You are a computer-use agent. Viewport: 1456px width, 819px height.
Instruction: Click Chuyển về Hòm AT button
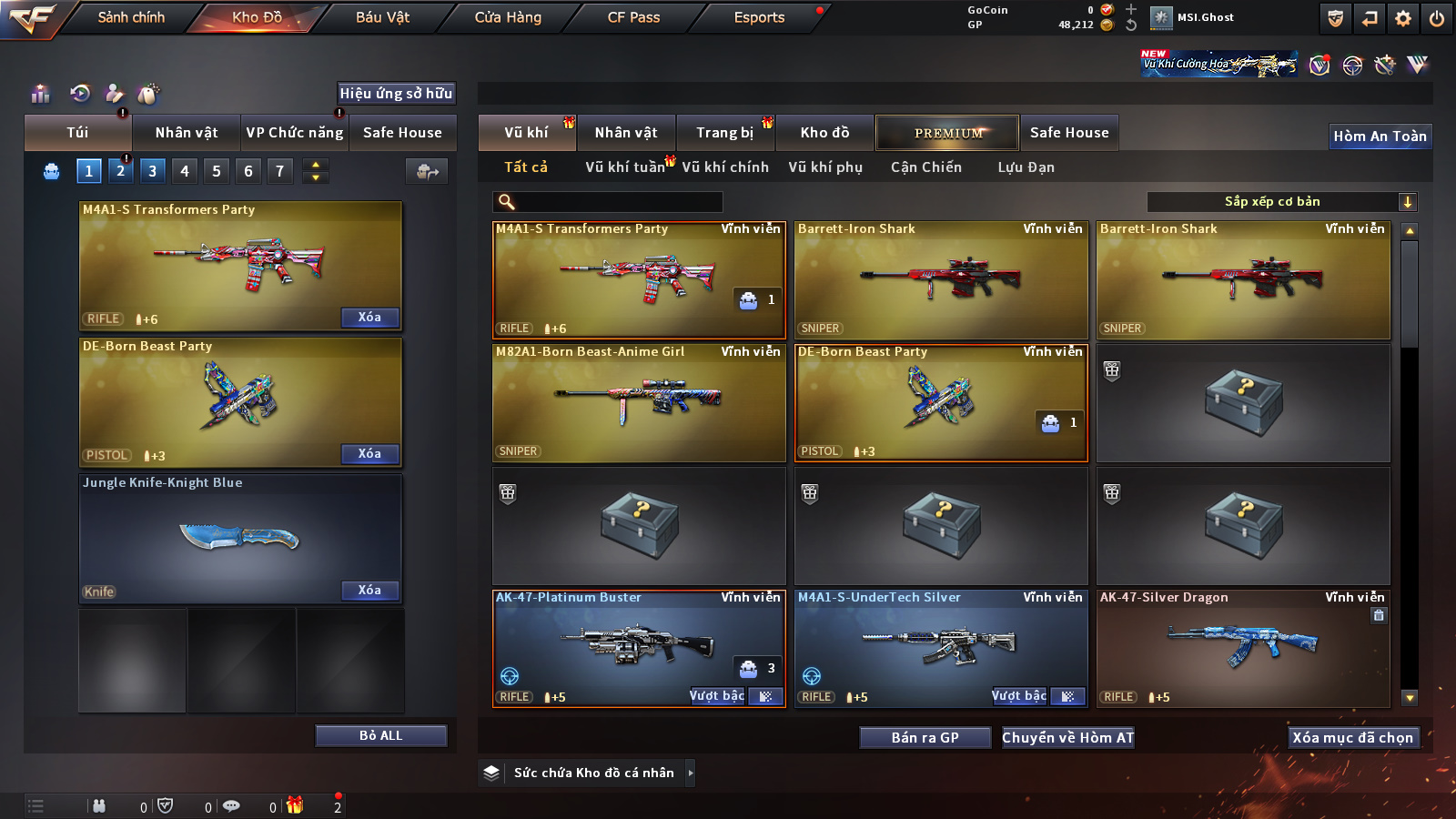[x=1067, y=737]
